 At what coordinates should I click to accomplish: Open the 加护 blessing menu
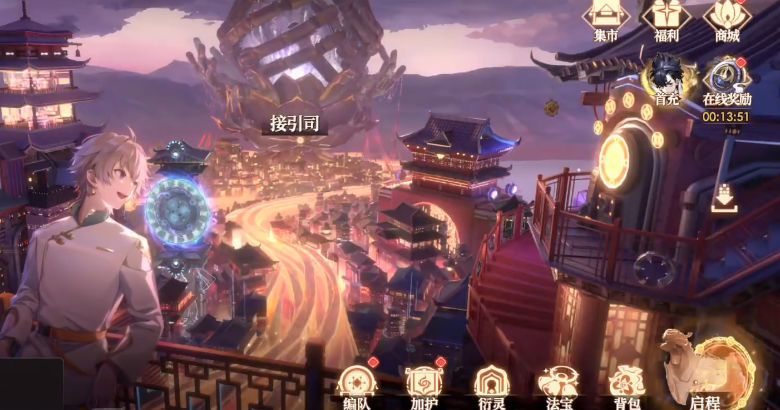pyautogui.click(x=422, y=384)
